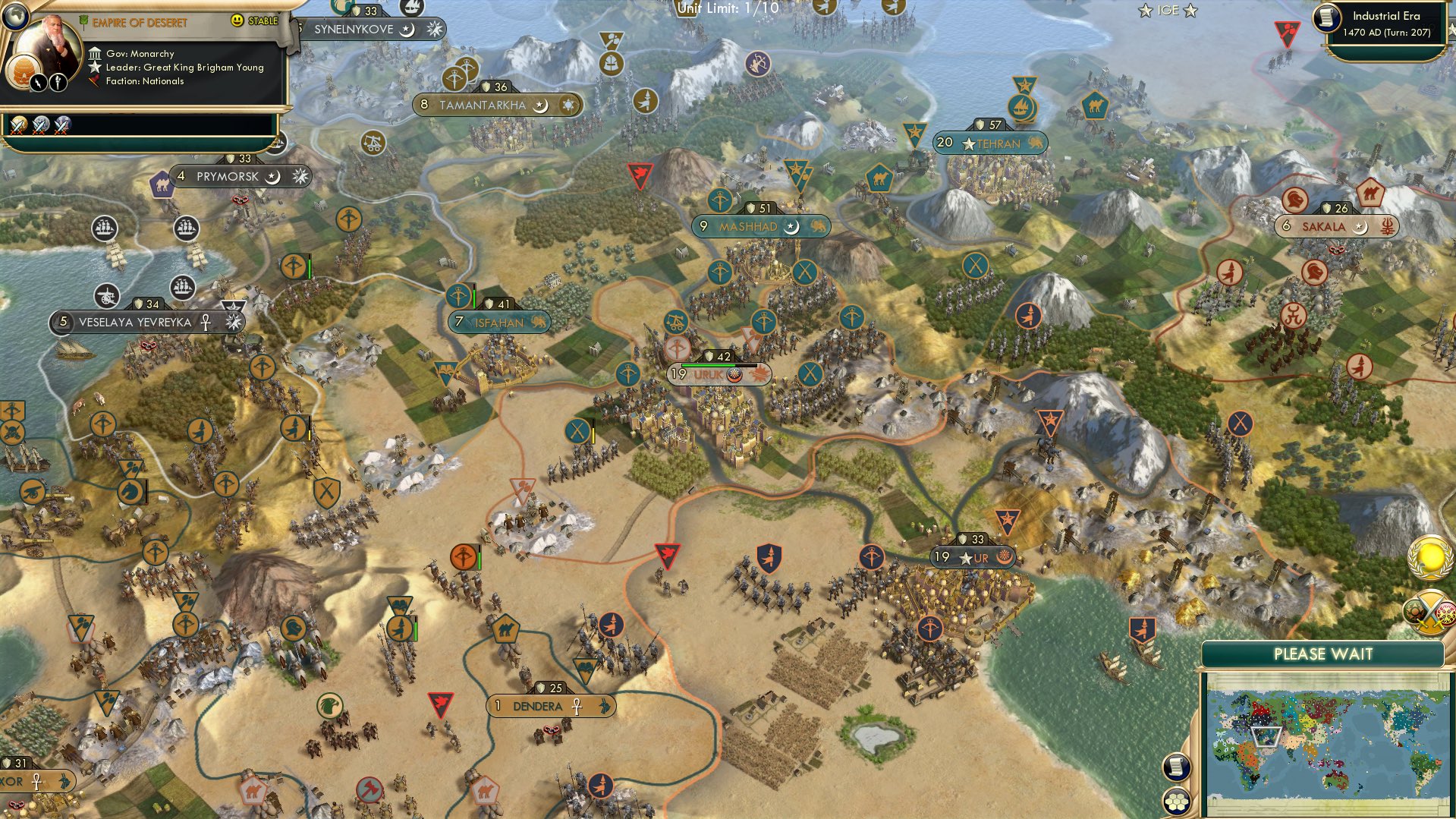Screen dimensions: 1456x819
Task: Click the lightning bolt toggle under the leader portrait
Action: coord(38,81)
